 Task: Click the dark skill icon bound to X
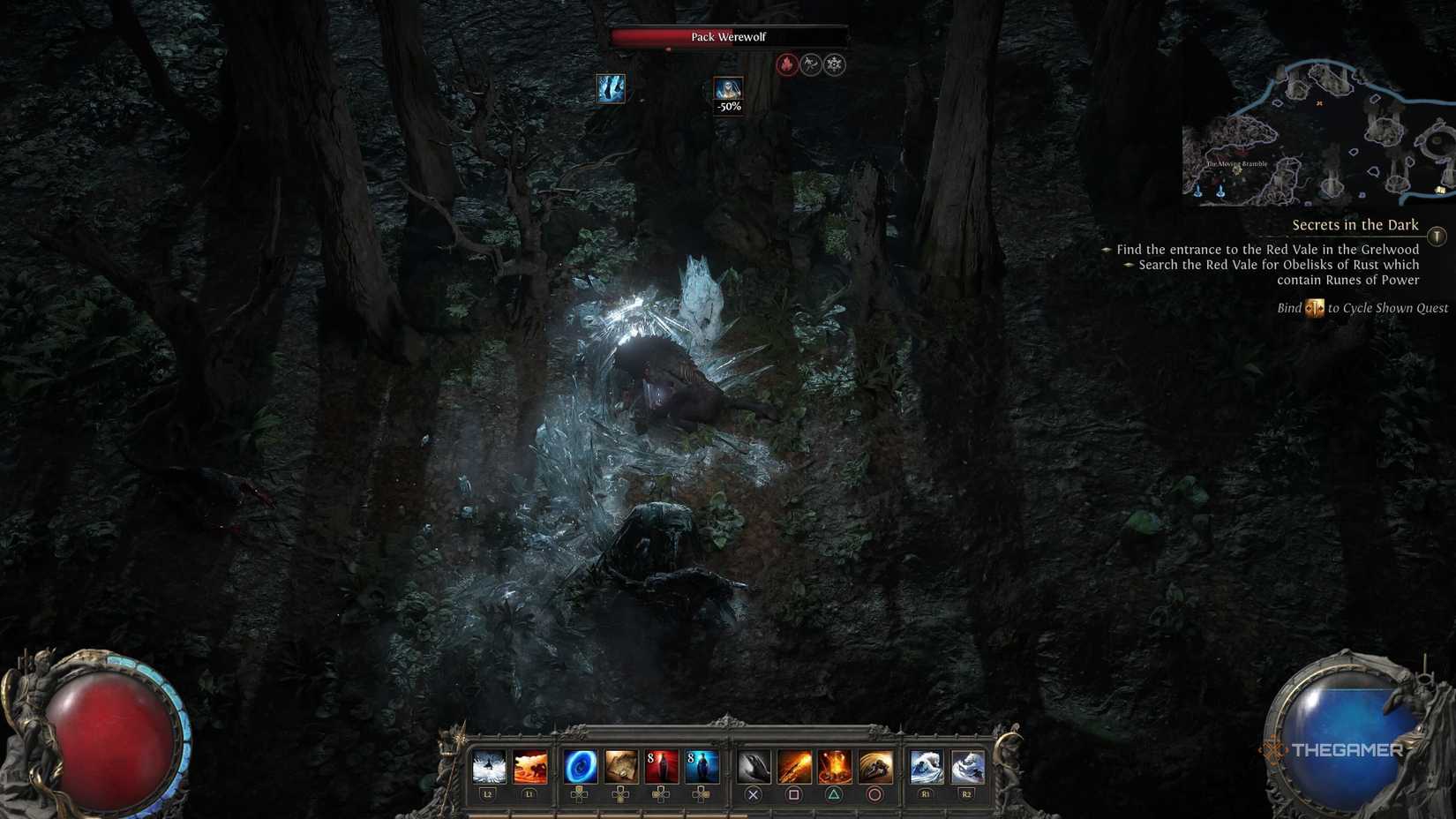[x=756, y=766]
